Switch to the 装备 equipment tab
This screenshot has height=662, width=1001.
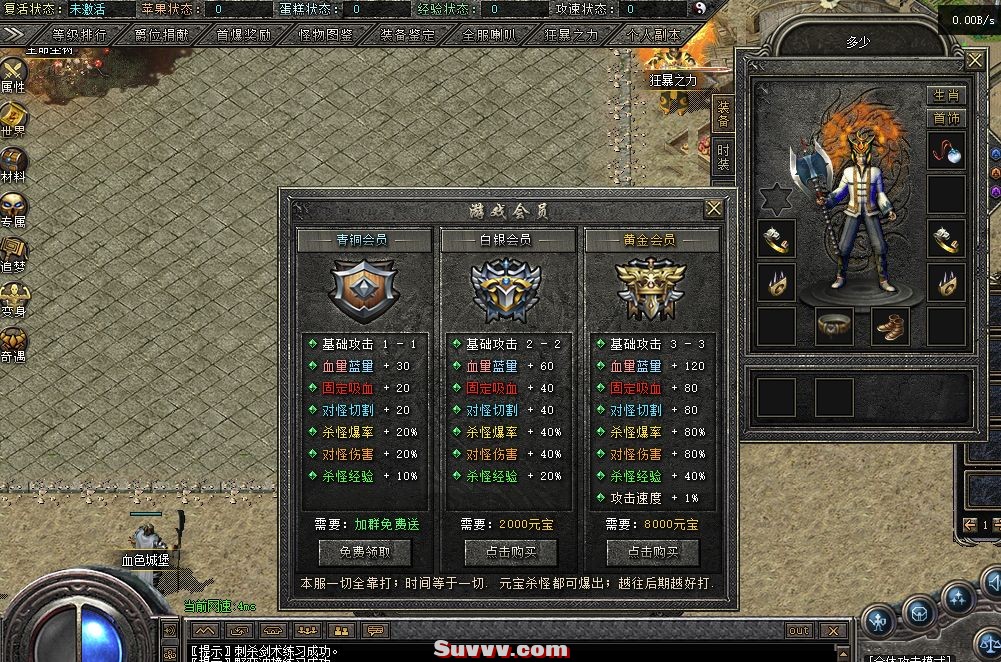pyautogui.click(x=723, y=114)
